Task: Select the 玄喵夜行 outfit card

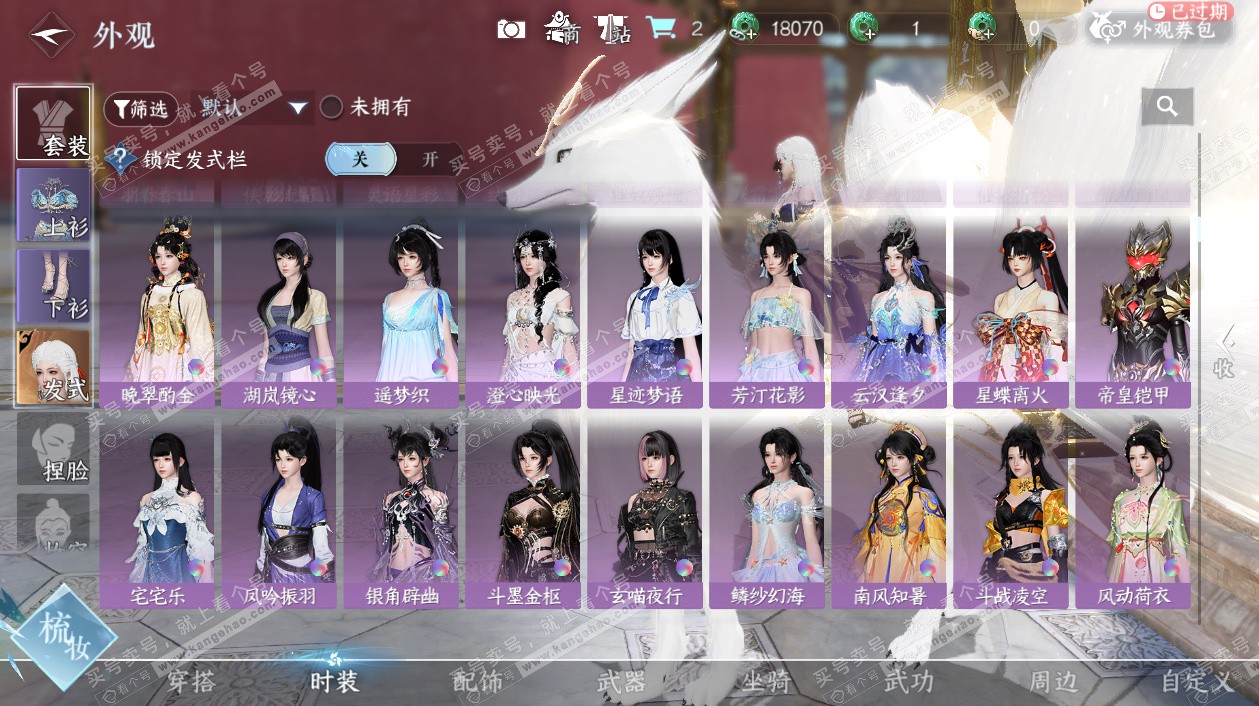Action: coord(645,514)
